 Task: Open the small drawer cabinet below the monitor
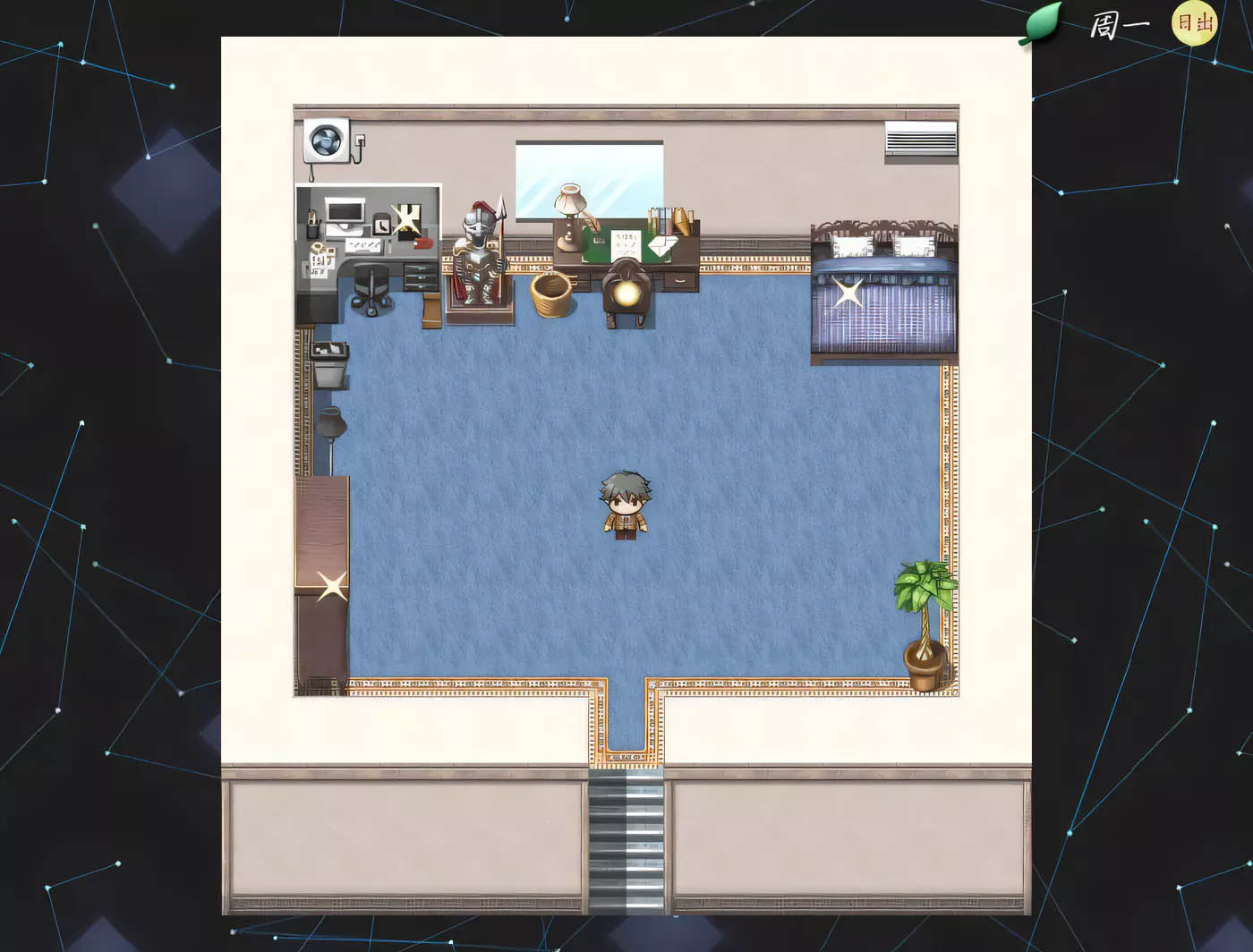[419, 279]
